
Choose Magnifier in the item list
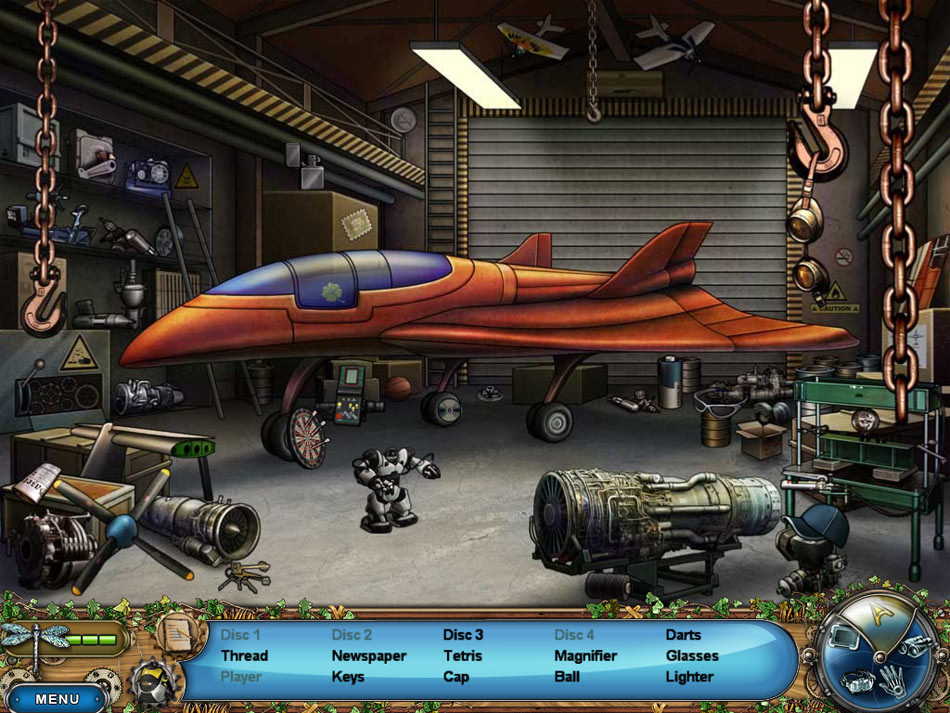click(585, 656)
